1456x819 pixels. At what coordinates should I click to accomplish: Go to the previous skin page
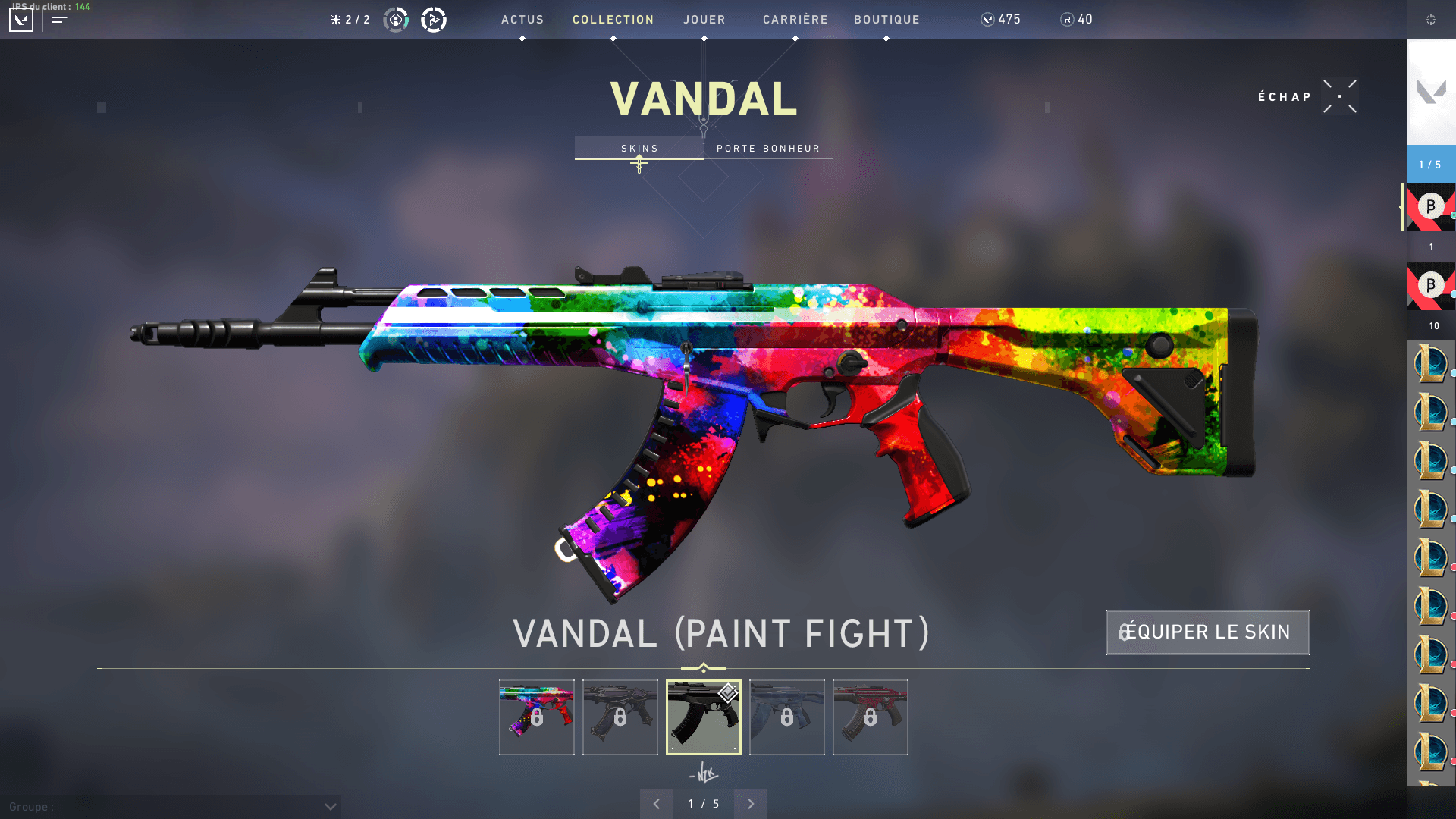pos(657,804)
